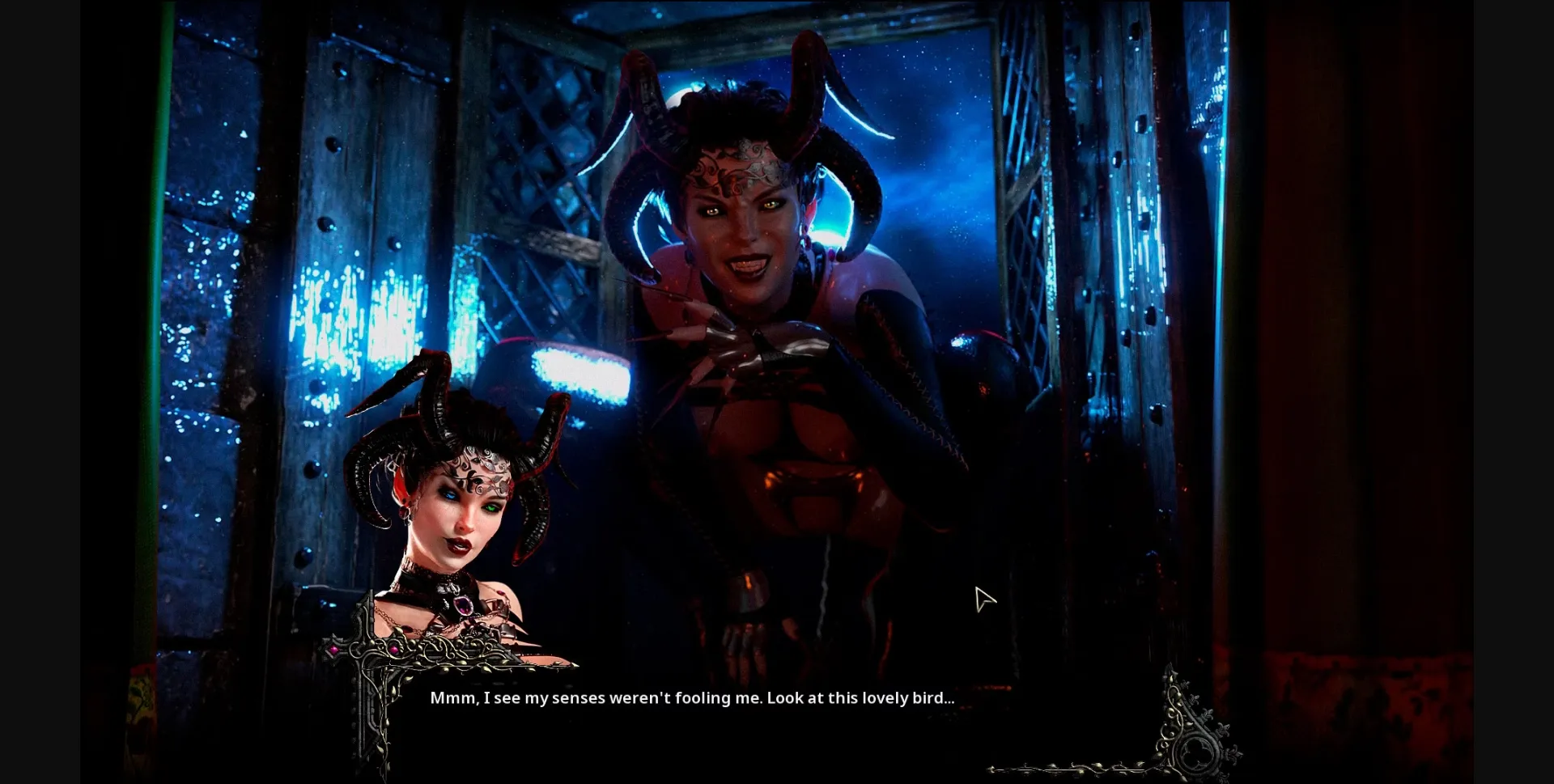
Task: Click the clover cutout in the gothic ornament
Action: (1195, 752)
